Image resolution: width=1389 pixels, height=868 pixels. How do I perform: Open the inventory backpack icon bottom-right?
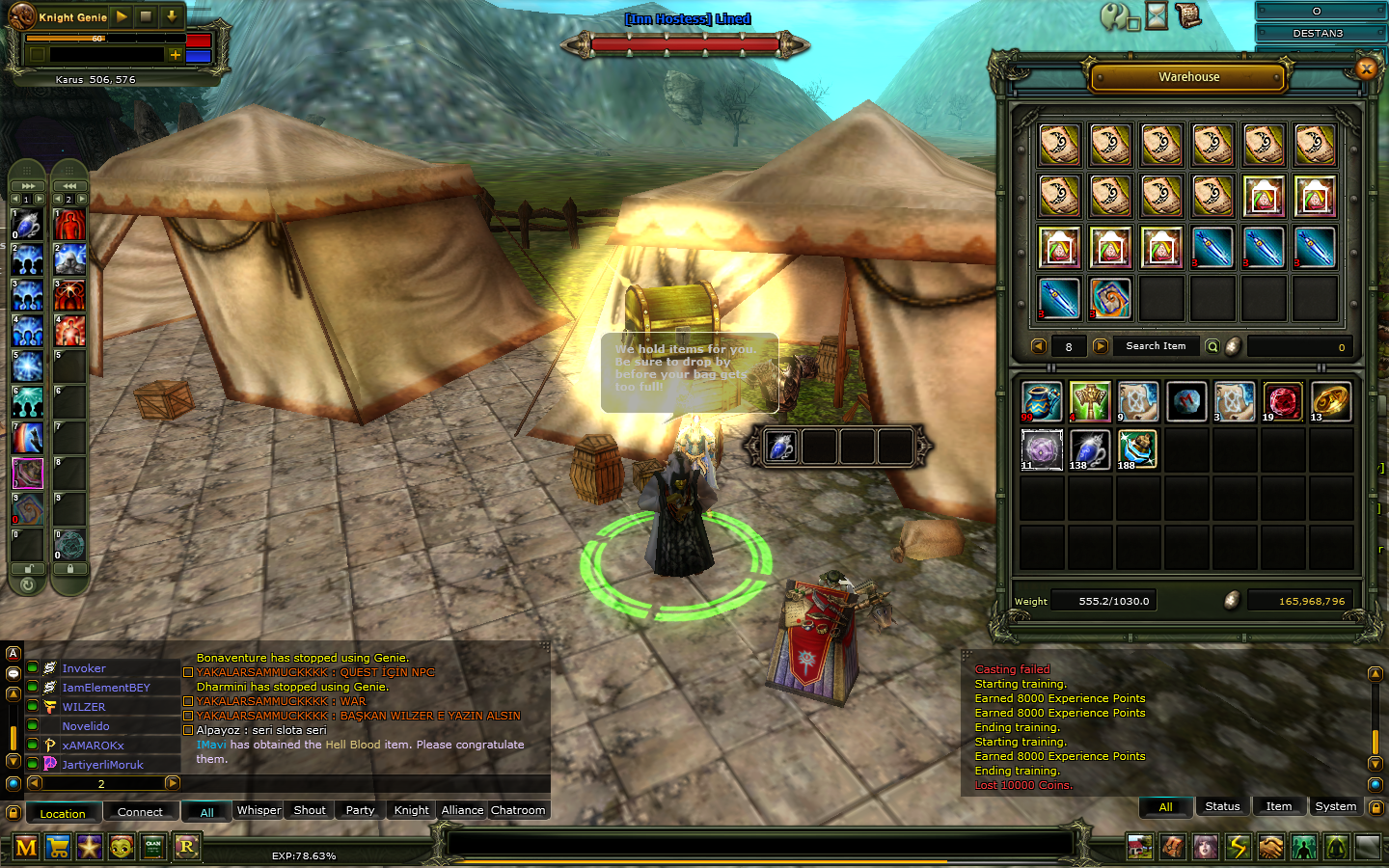(1173, 846)
